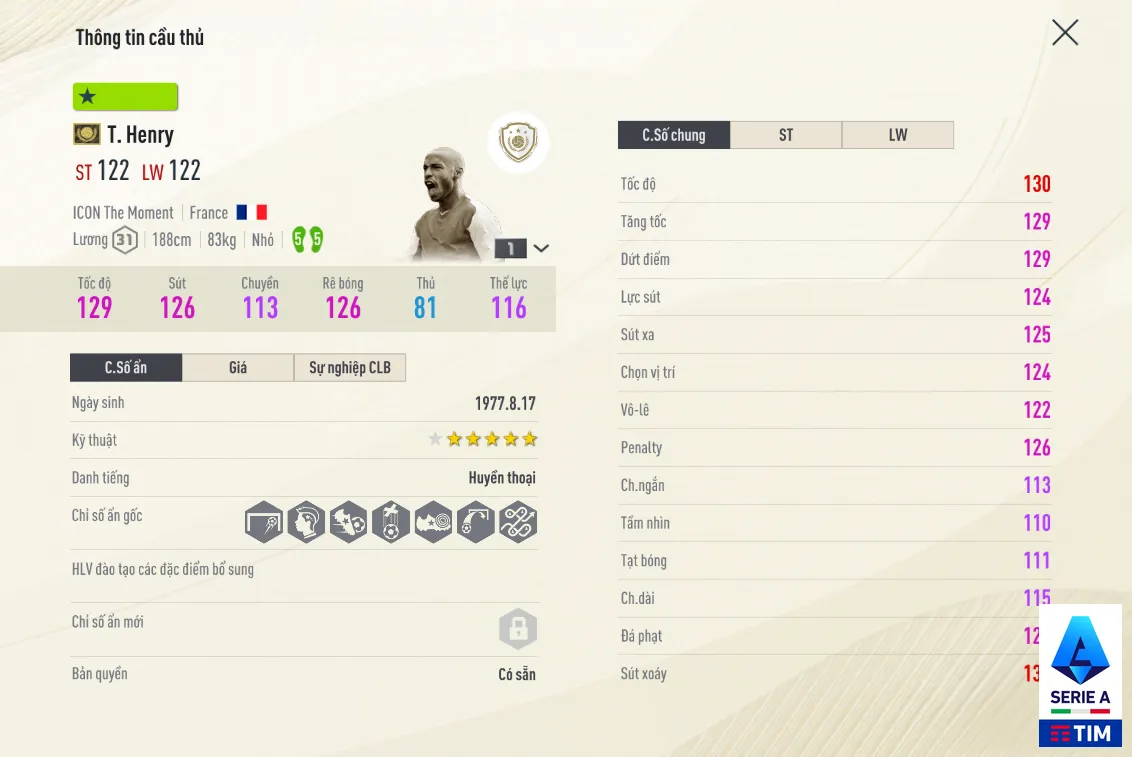Open the LW position stats tab
Screen dimensions: 1132x757
[898, 135]
